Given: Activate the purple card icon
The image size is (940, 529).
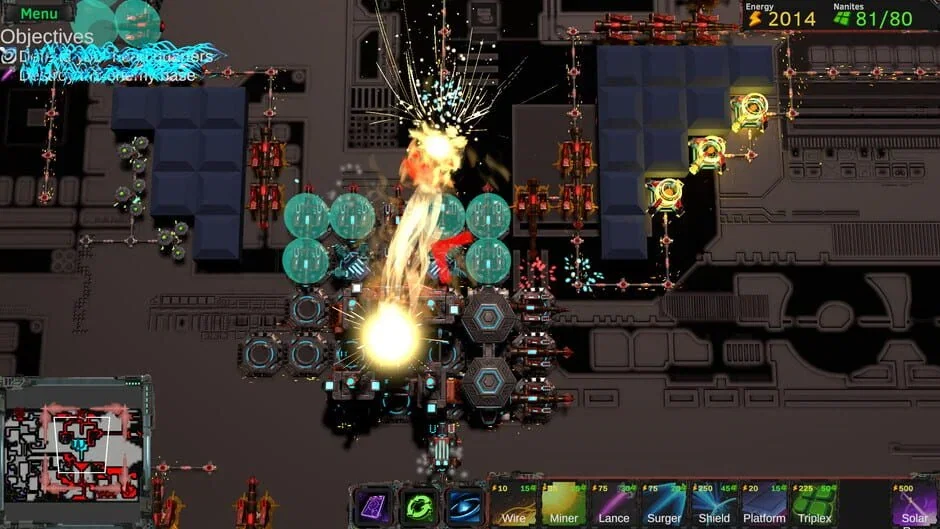Looking at the screenshot, I should 371,506.
